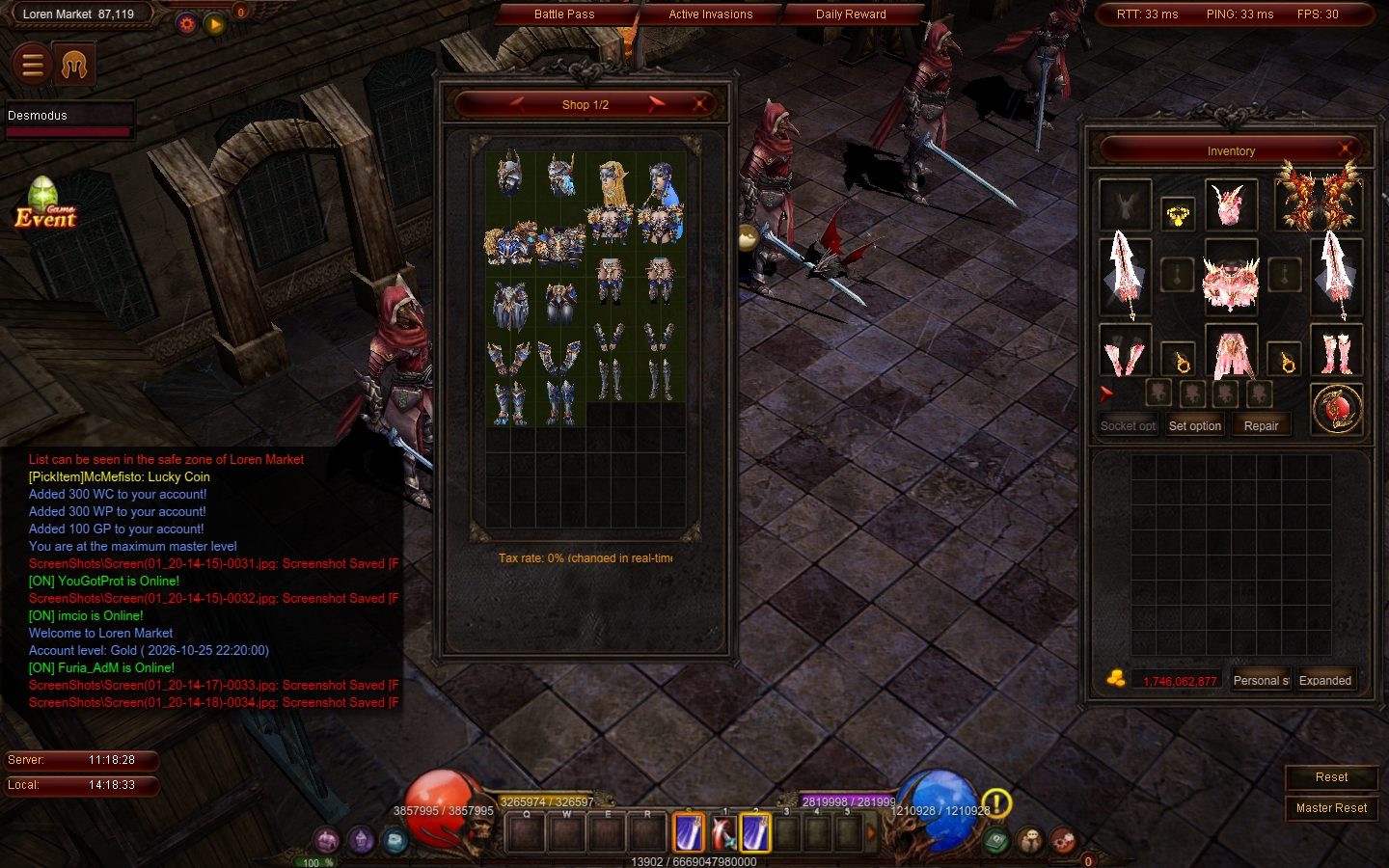
Task: Go to the next shop page
Action: 657,104
